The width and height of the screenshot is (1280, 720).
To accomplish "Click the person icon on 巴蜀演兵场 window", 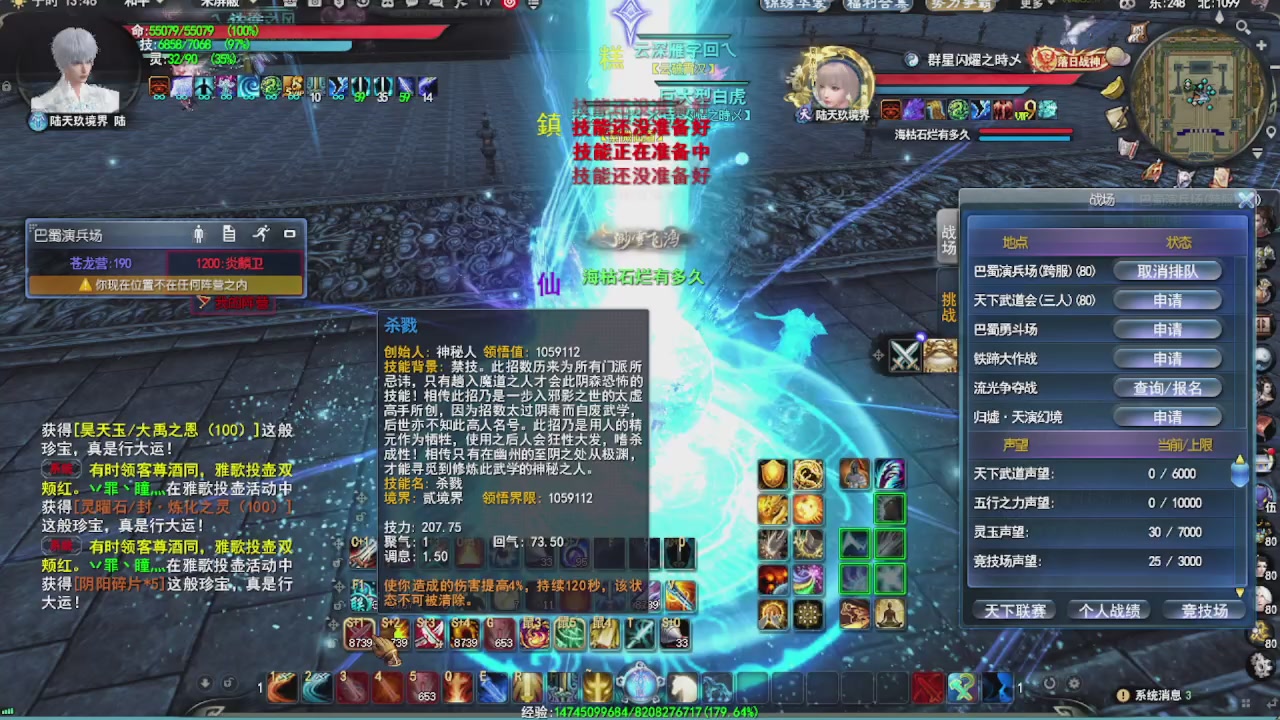I will click(x=198, y=233).
